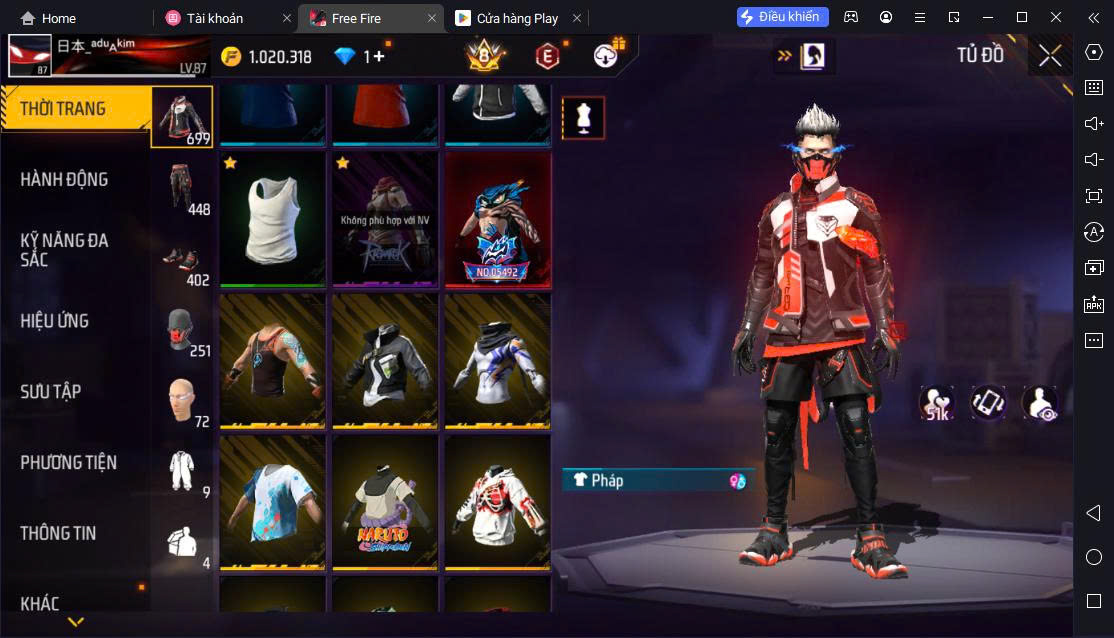The height and width of the screenshot is (638, 1114).
Task: Select the white tank top item
Action: tap(273, 218)
